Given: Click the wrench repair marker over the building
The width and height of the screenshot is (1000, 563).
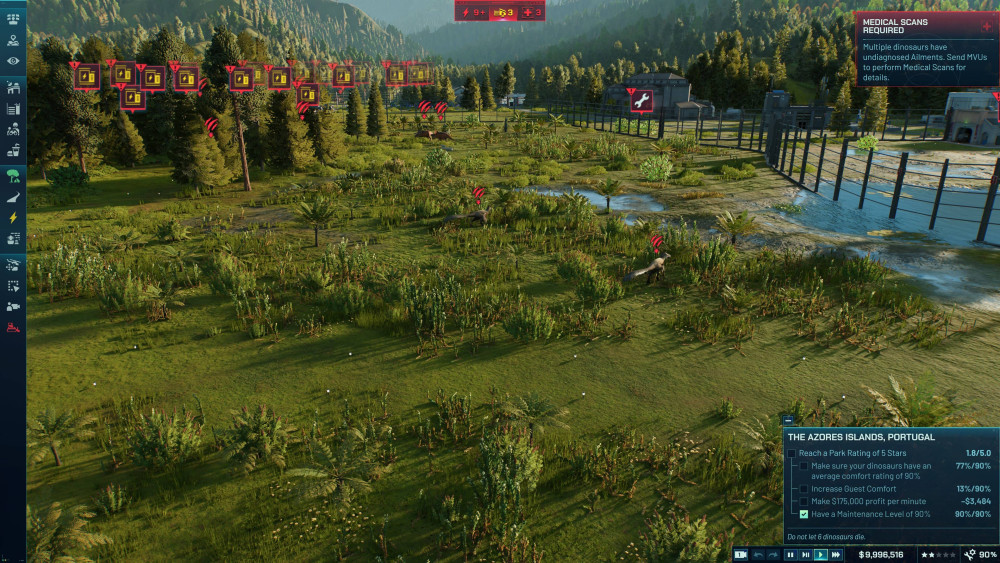Looking at the screenshot, I should [641, 100].
